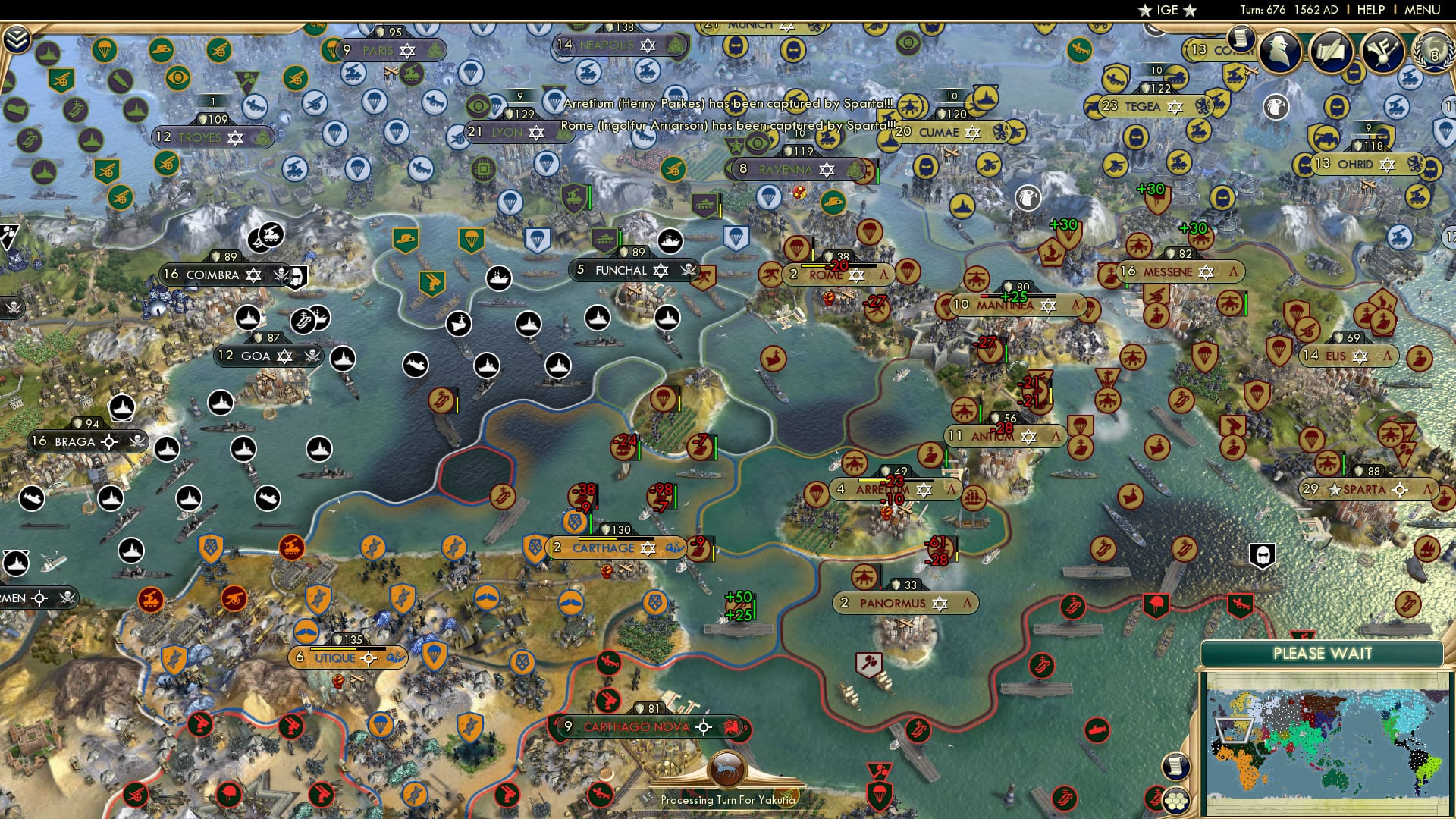Click the pirate flag icon beside Funchal's banner
The width and height of the screenshot is (1456, 819).
[690, 270]
